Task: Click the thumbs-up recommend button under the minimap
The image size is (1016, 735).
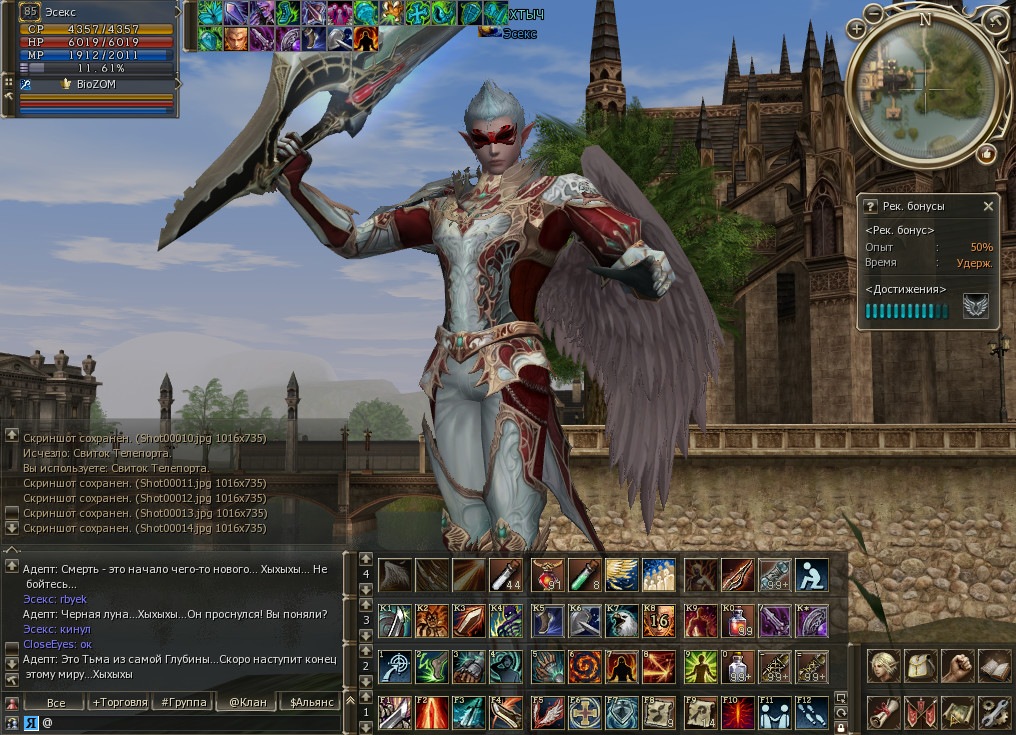Action: coord(987,153)
